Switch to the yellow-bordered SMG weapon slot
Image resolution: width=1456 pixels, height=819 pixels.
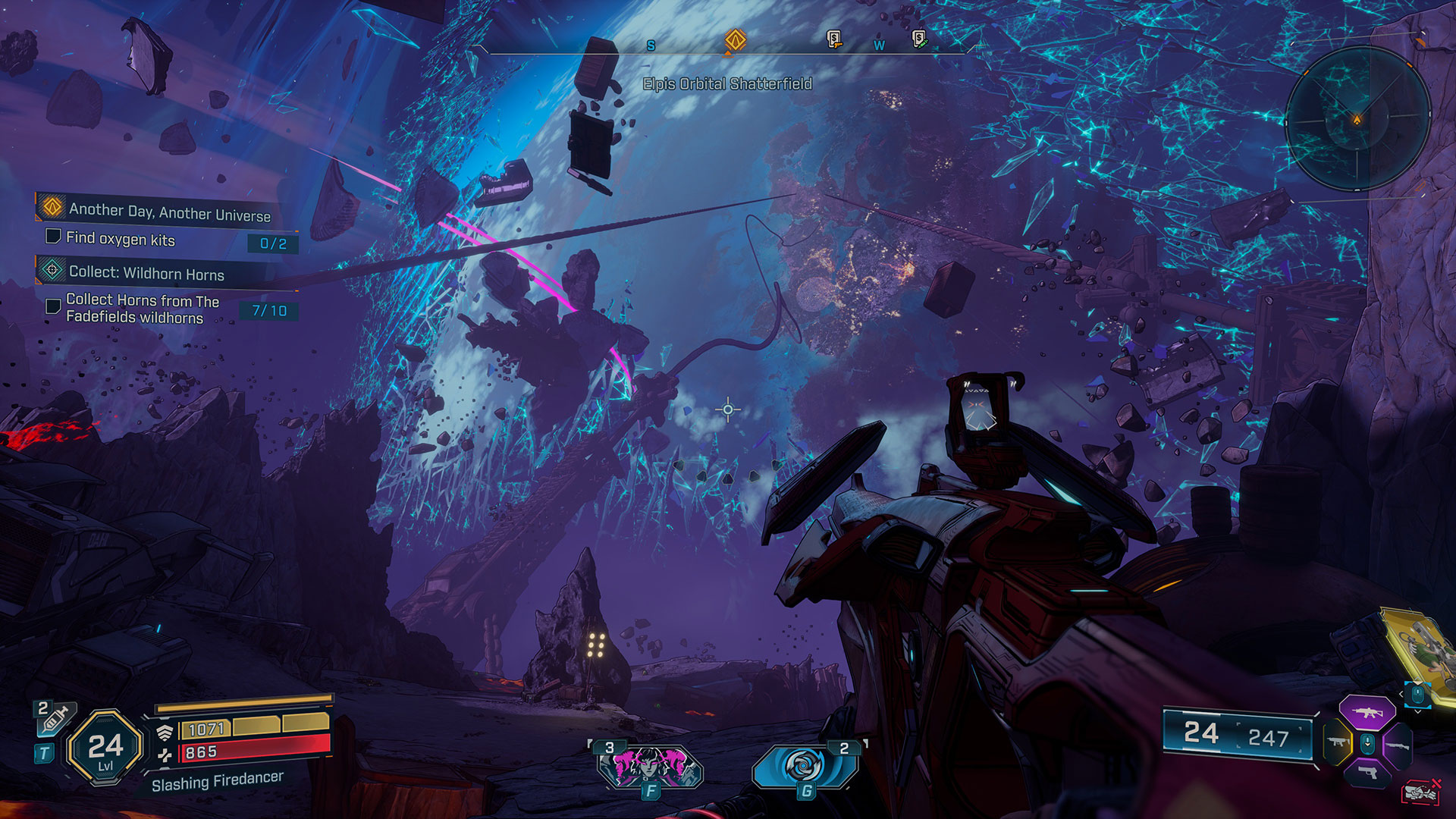(1336, 743)
